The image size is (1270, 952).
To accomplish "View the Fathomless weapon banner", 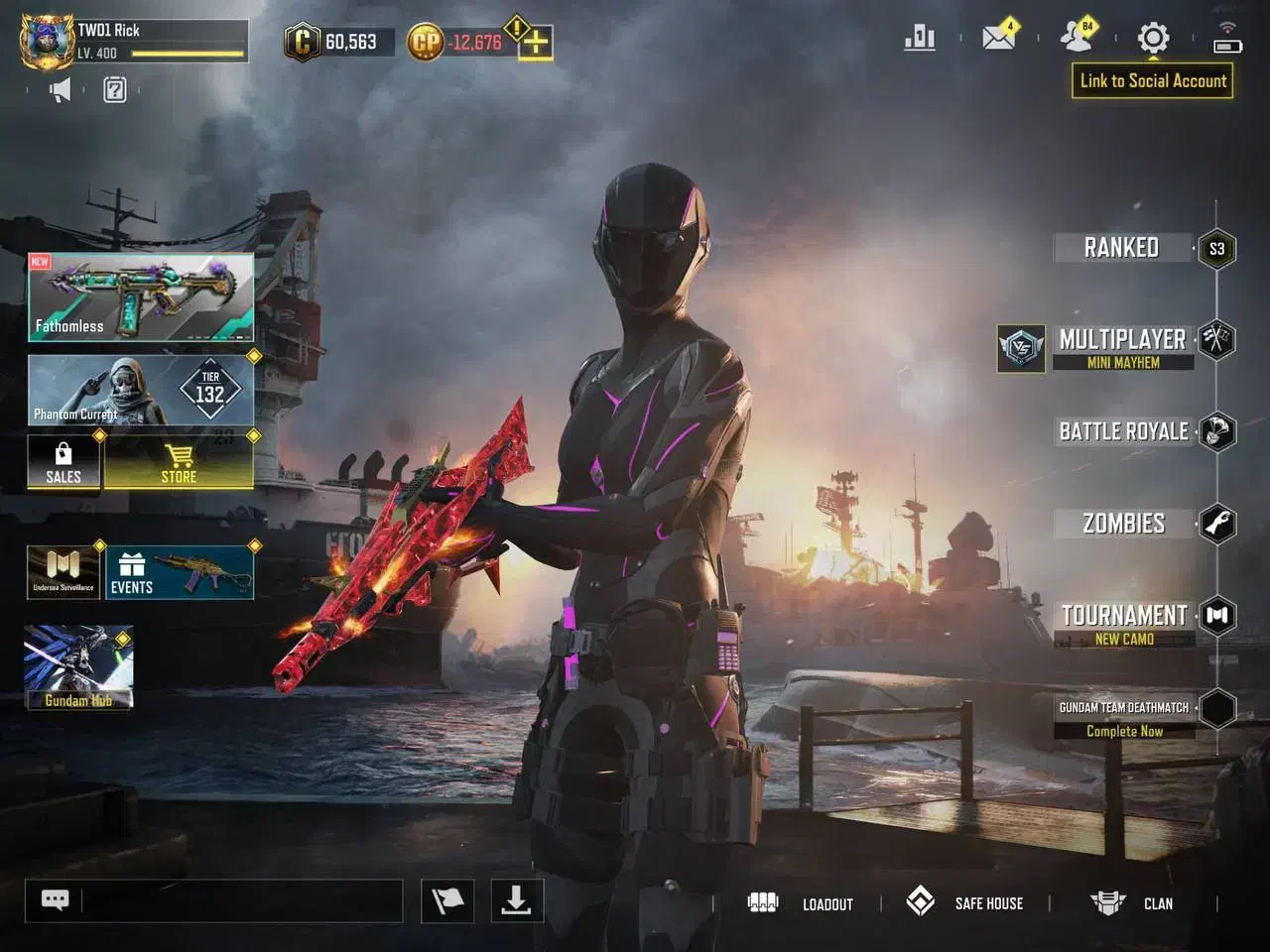I will point(141,297).
